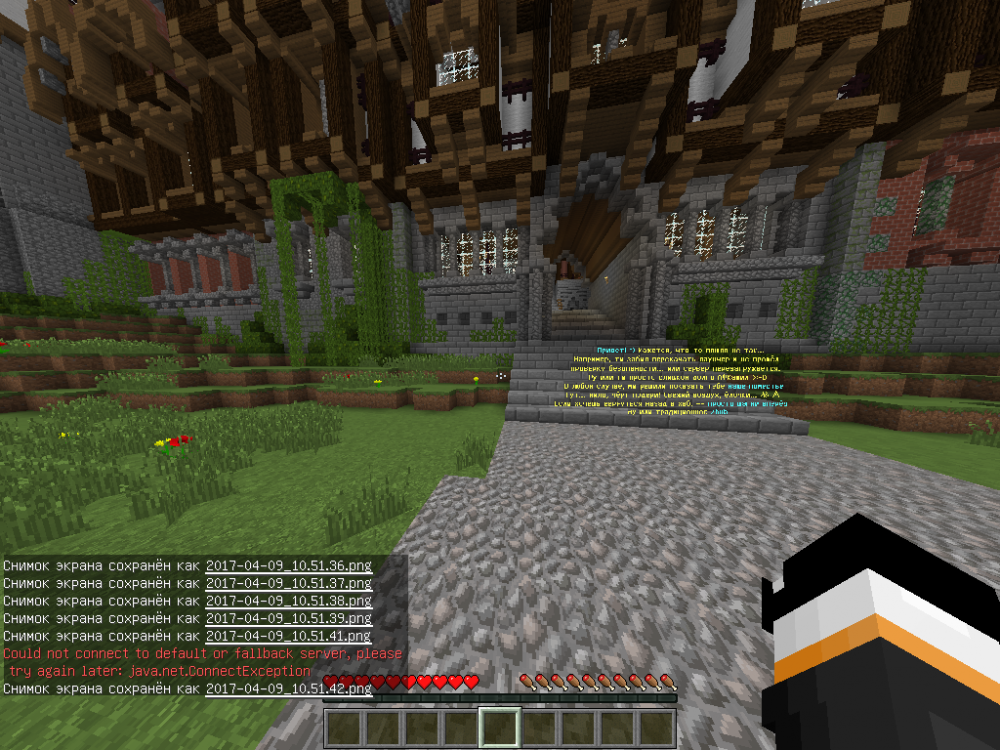This screenshot has height=750, width=1000.
Task: Click the chat link ending in 10.51.38.png
Action: [x=288, y=601]
